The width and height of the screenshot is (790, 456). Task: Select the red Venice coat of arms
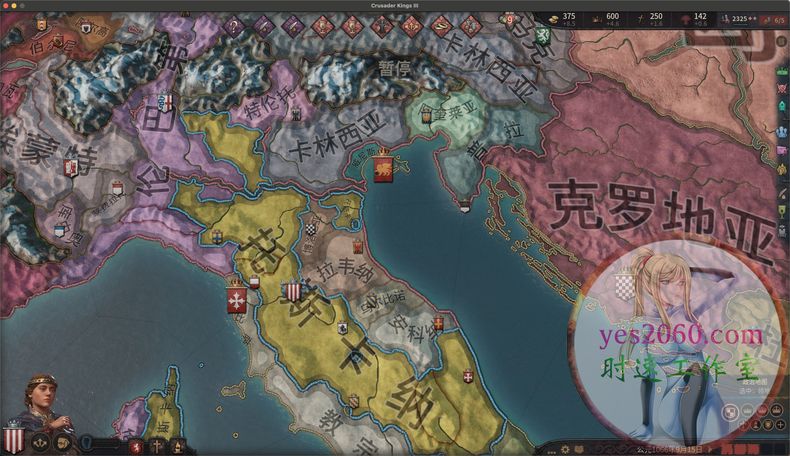[x=383, y=169]
